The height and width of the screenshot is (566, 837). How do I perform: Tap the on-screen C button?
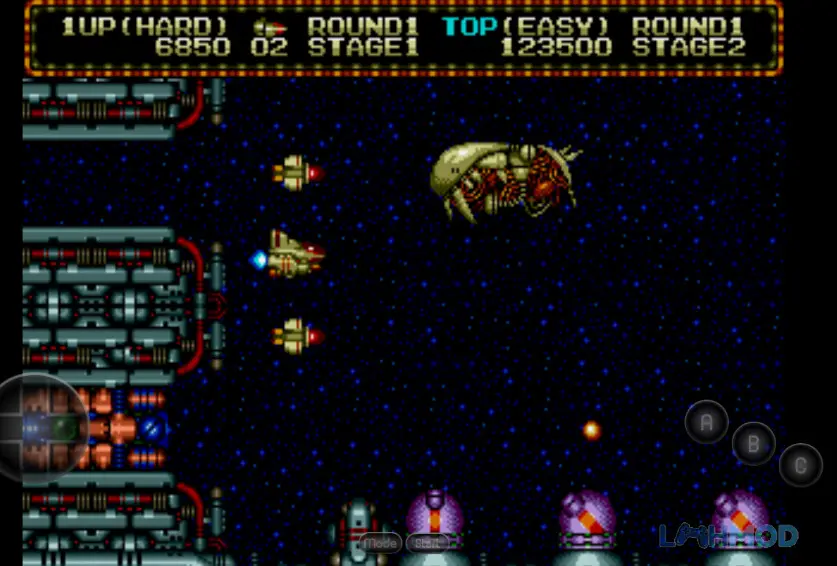click(x=800, y=464)
